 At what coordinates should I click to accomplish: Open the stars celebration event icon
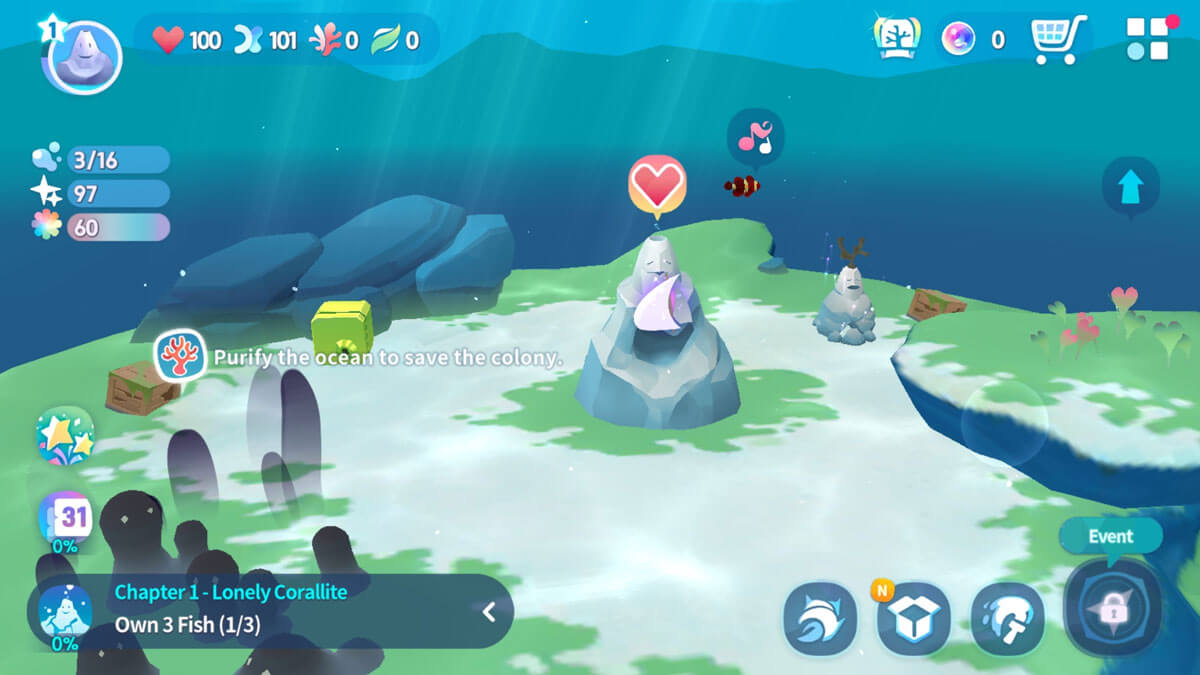click(65, 436)
